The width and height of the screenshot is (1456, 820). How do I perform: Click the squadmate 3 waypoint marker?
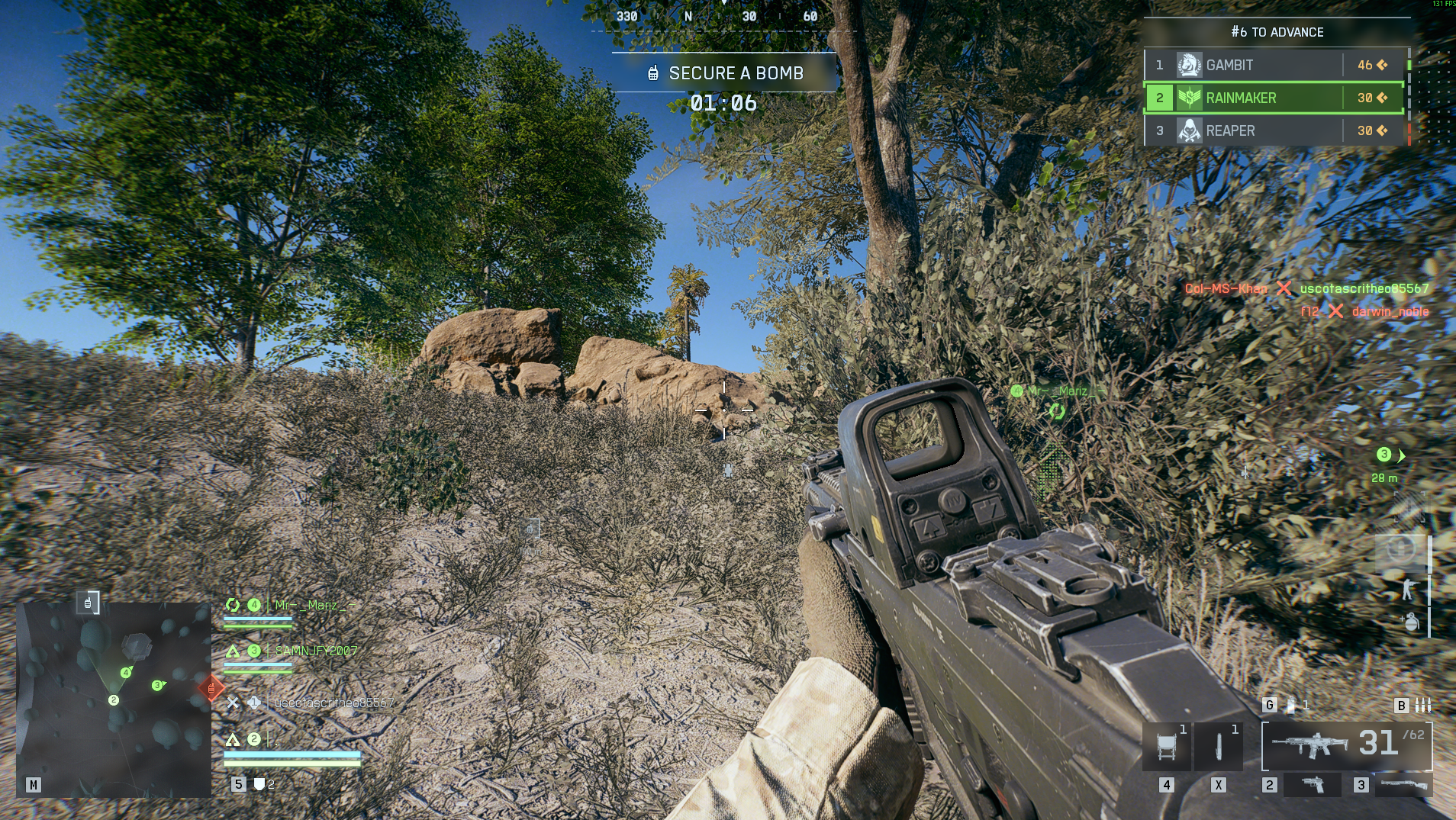(x=1384, y=455)
